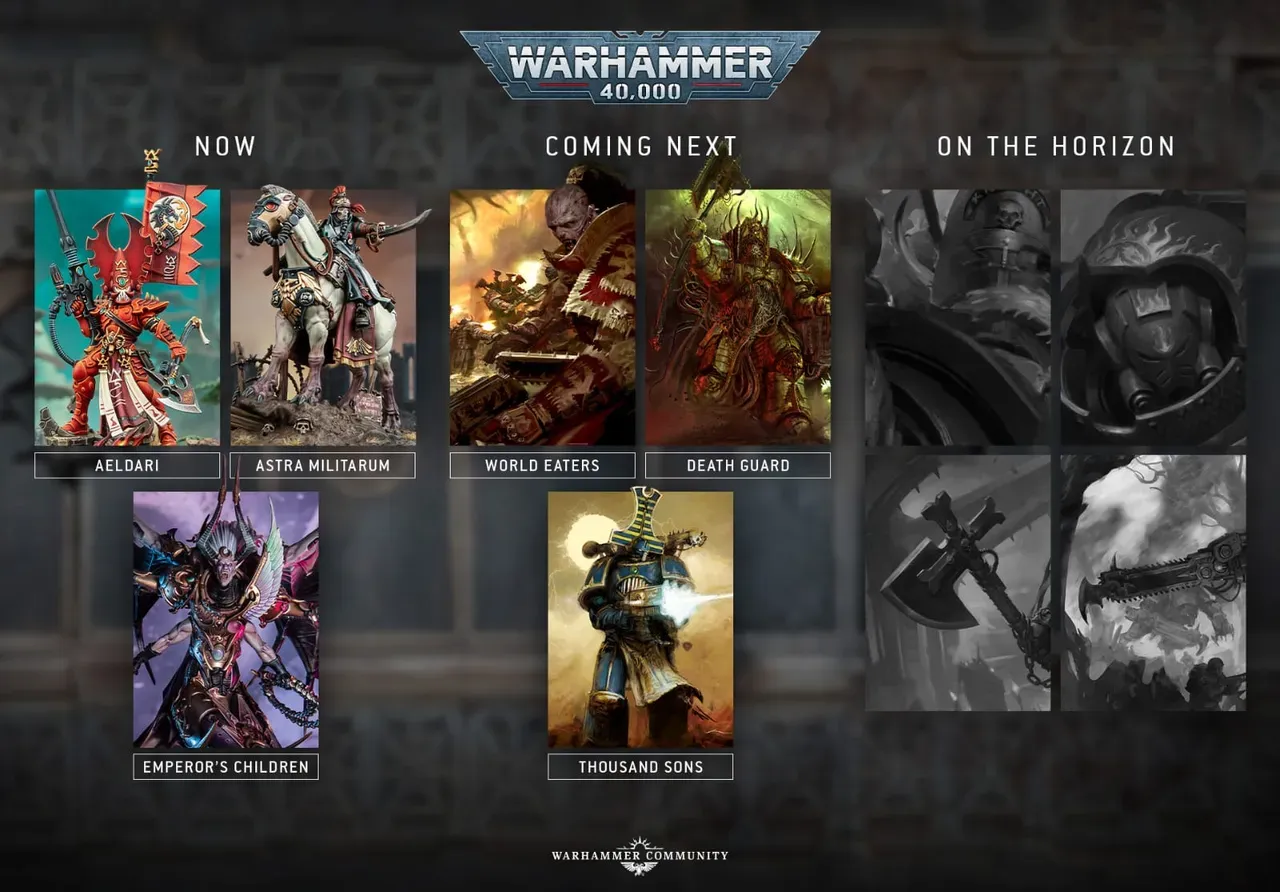Choose the Emperor's Children artwork
The height and width of the screenshot is (892, 1280).
226,619
